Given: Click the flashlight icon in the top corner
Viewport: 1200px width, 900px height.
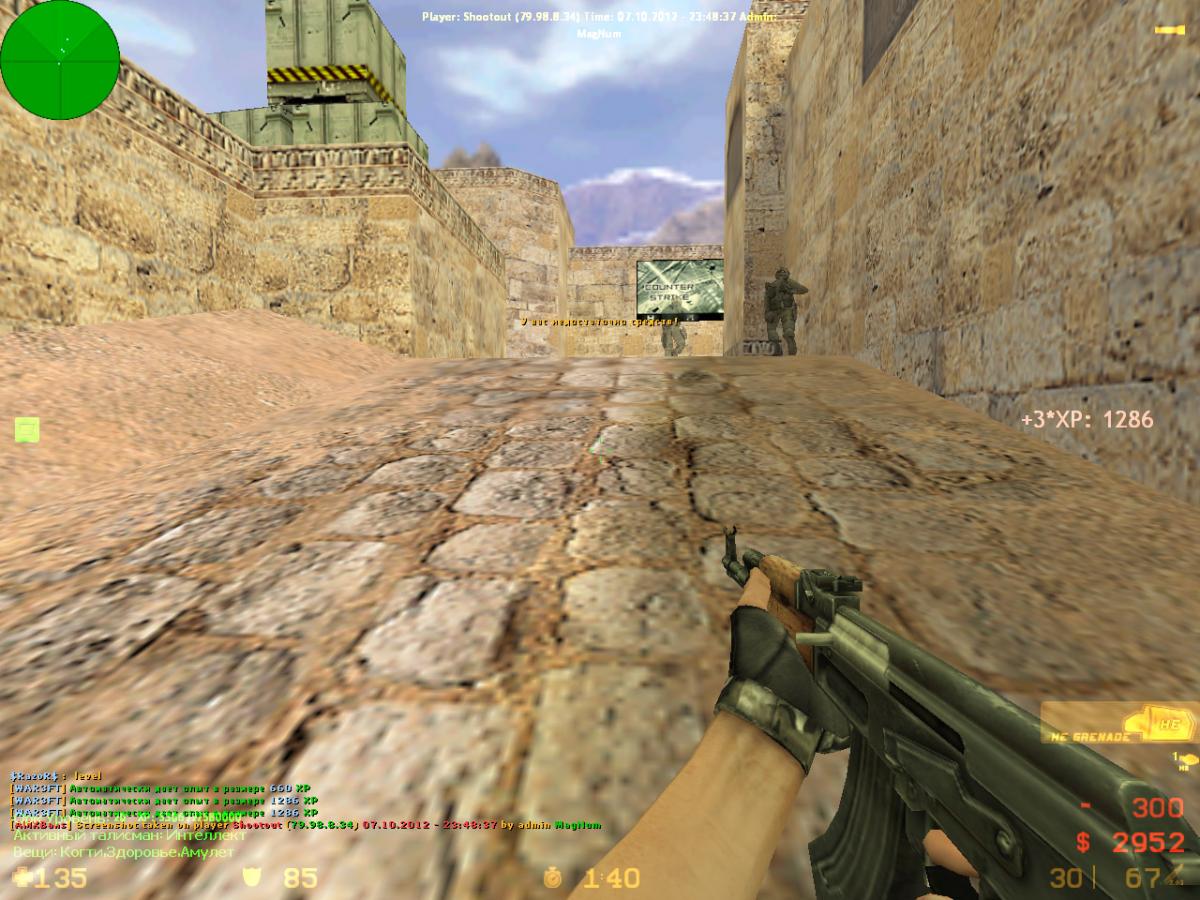Looking at the screenshot, I should [x=1168, y=30].
